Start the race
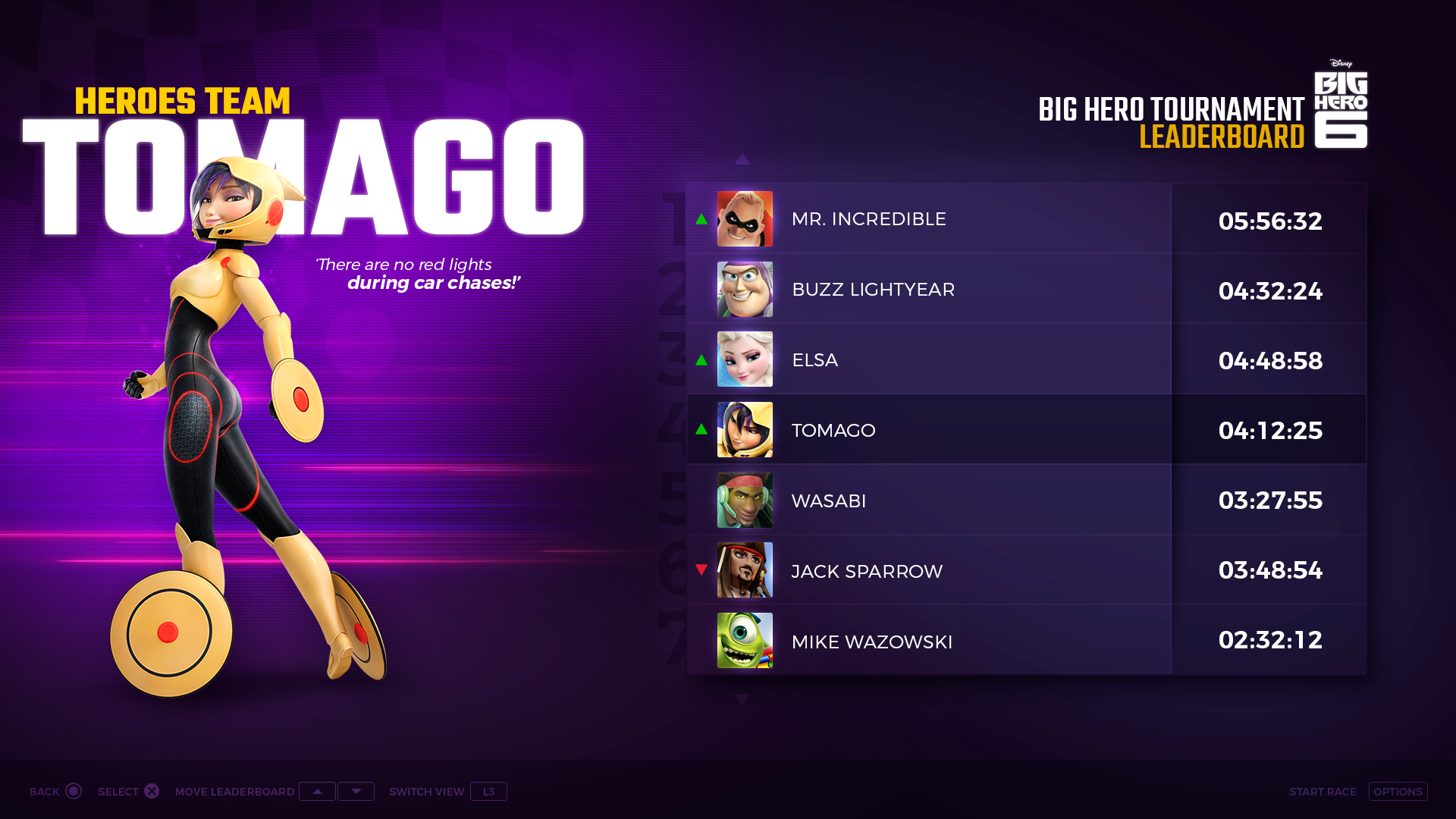1456x819 pixels. [1398, 792]
